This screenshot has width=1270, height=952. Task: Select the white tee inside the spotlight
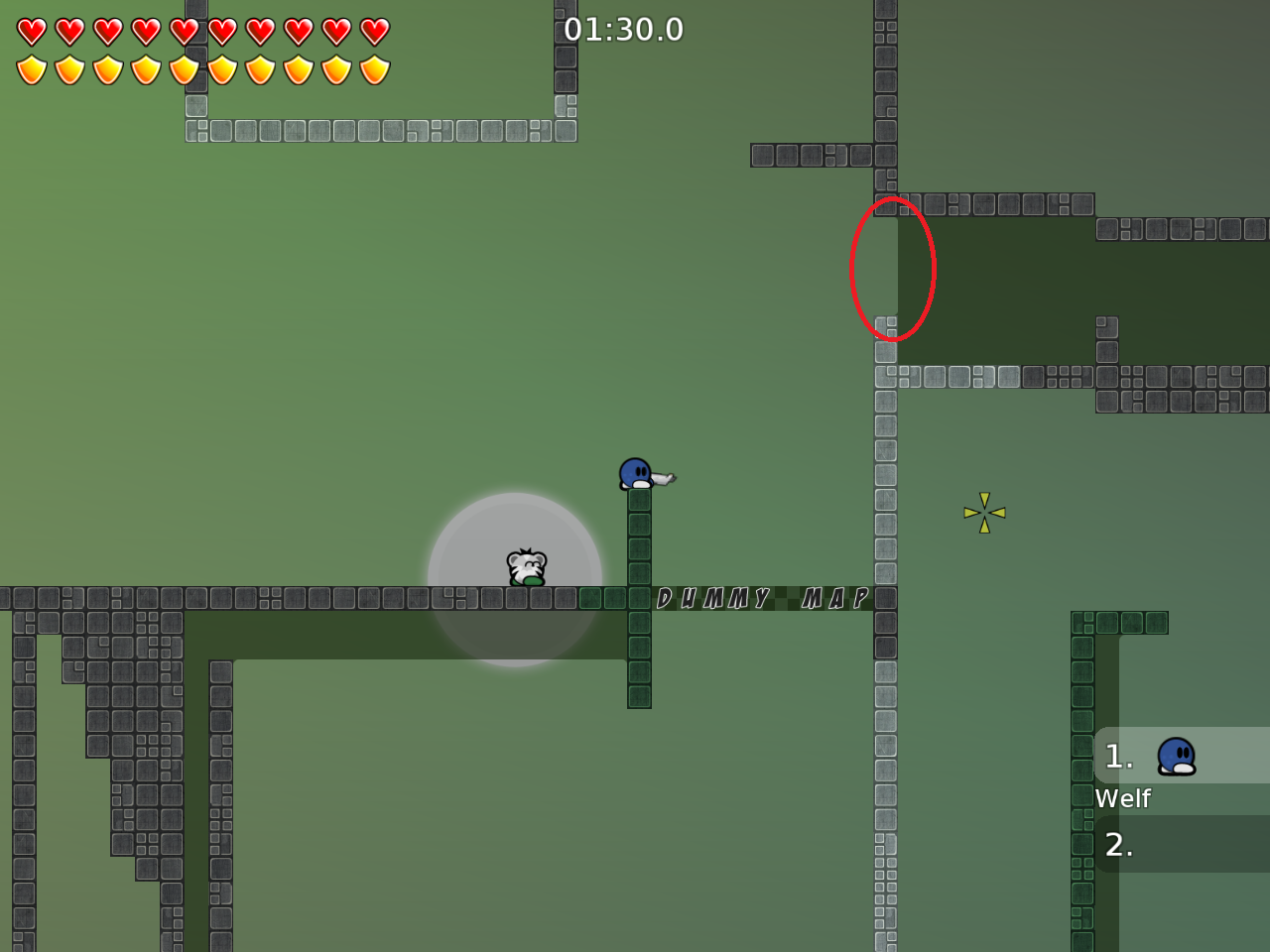coord(526,568)
